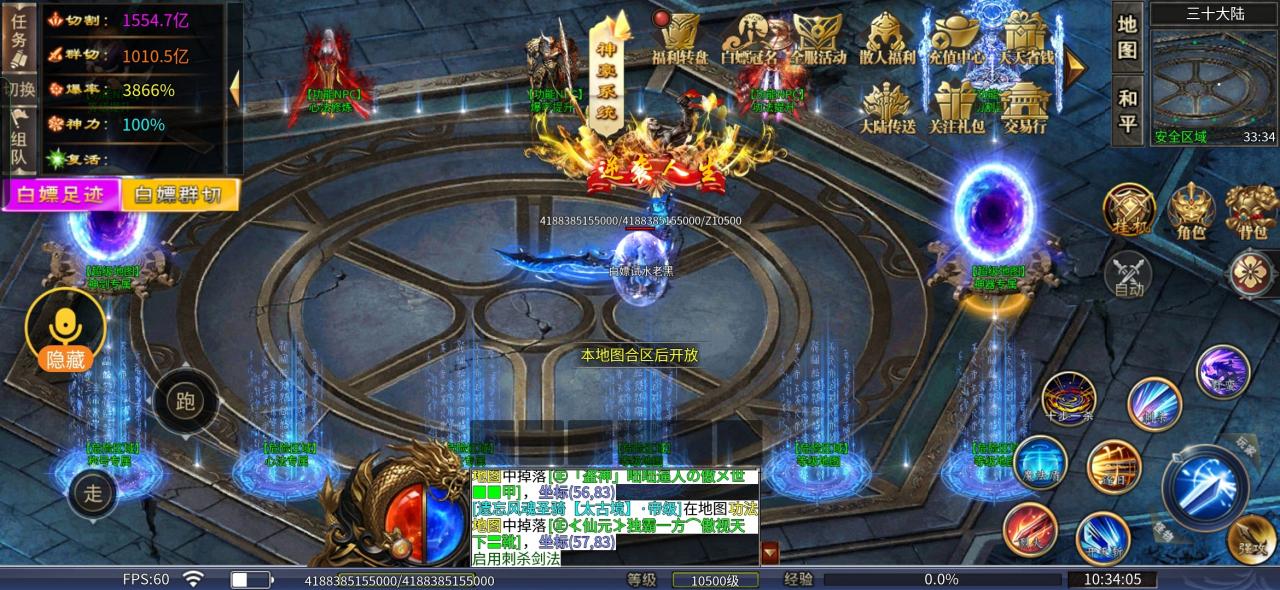Open the 背包 backpack
The width and height of the screenshot is (1280, 590).
click(1250, 213)
